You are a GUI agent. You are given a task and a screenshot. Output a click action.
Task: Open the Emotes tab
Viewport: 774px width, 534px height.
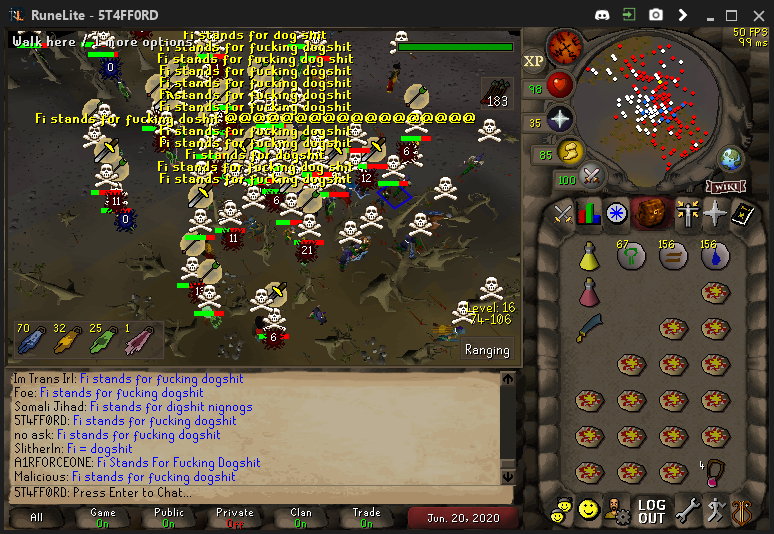pyautogui.click(x=714, y=510)
